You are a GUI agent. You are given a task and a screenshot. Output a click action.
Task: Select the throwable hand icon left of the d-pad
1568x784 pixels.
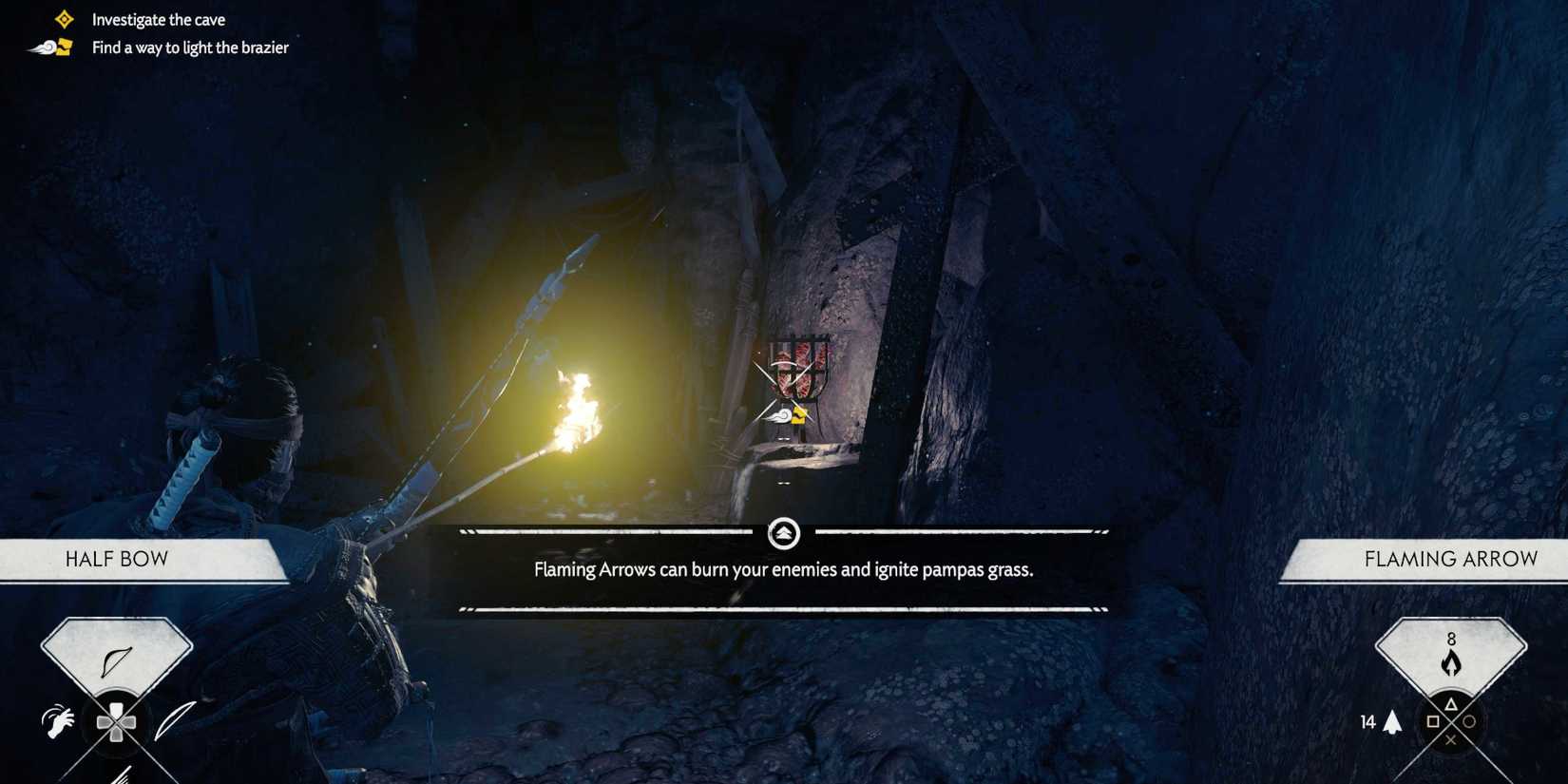click(57, 721)
